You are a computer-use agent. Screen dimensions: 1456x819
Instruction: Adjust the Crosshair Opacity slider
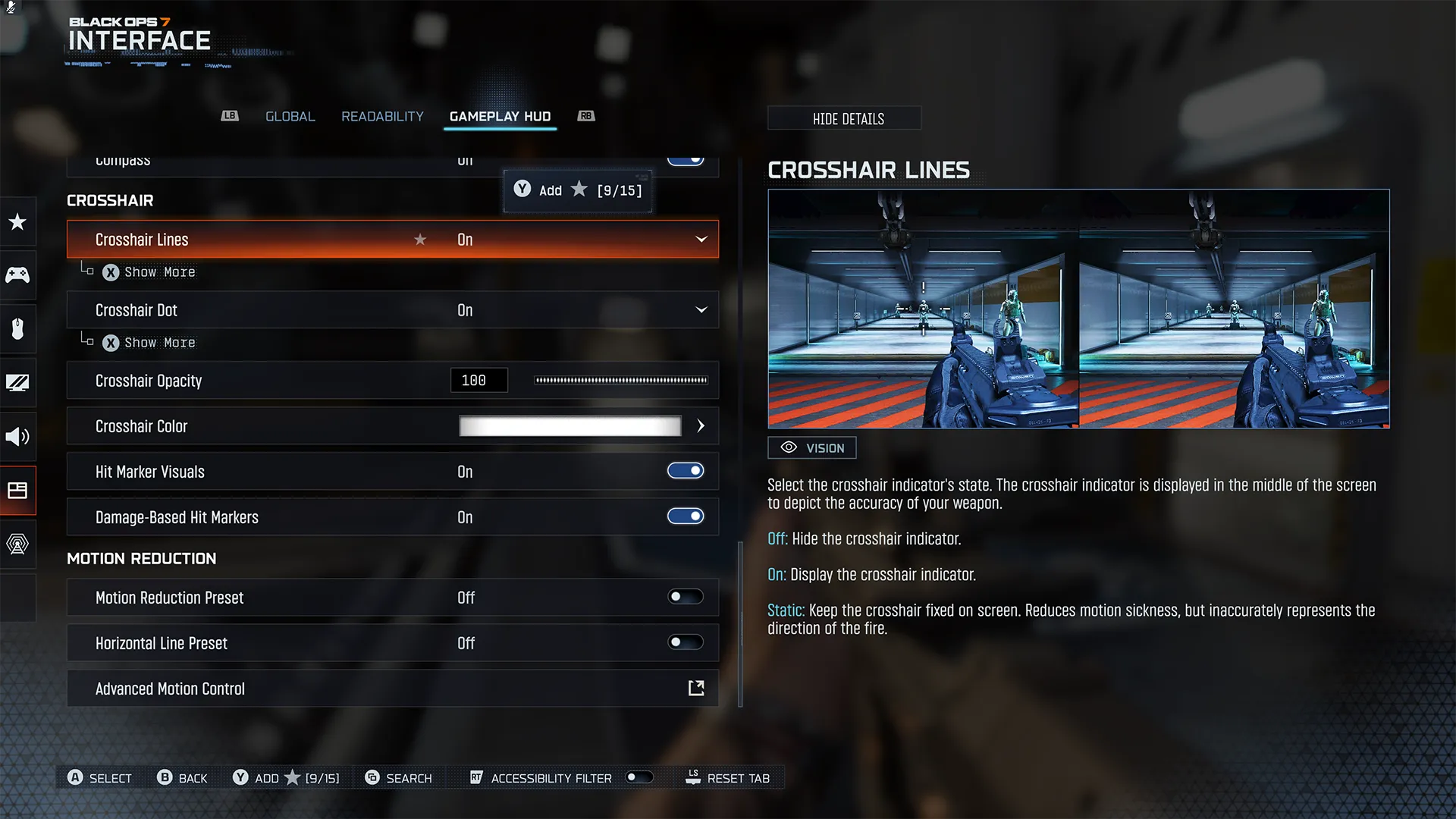pyautogui.click(x=620, y=381)
